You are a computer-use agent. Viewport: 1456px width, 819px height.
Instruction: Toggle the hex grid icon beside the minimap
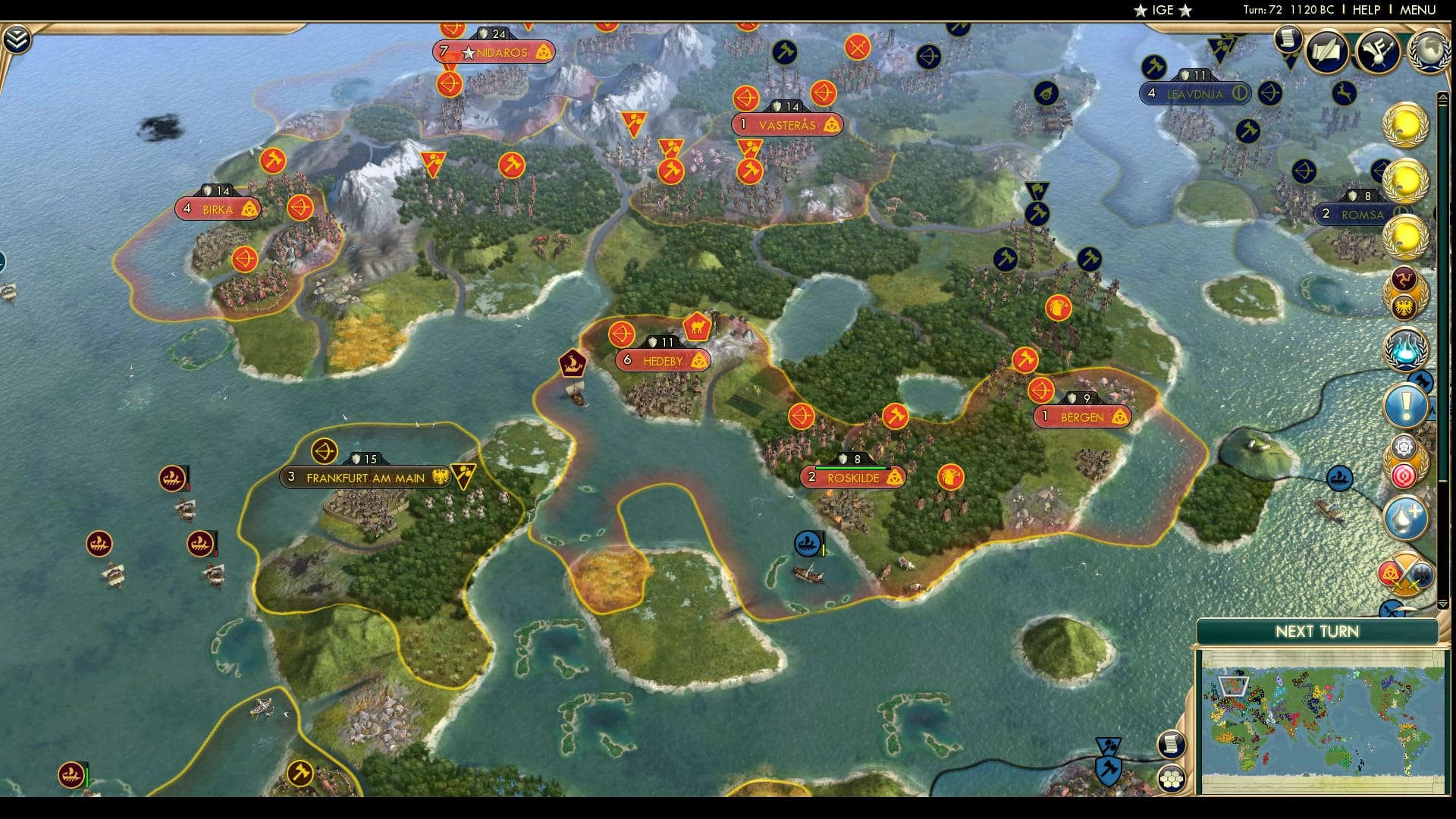click(1172, 780)
